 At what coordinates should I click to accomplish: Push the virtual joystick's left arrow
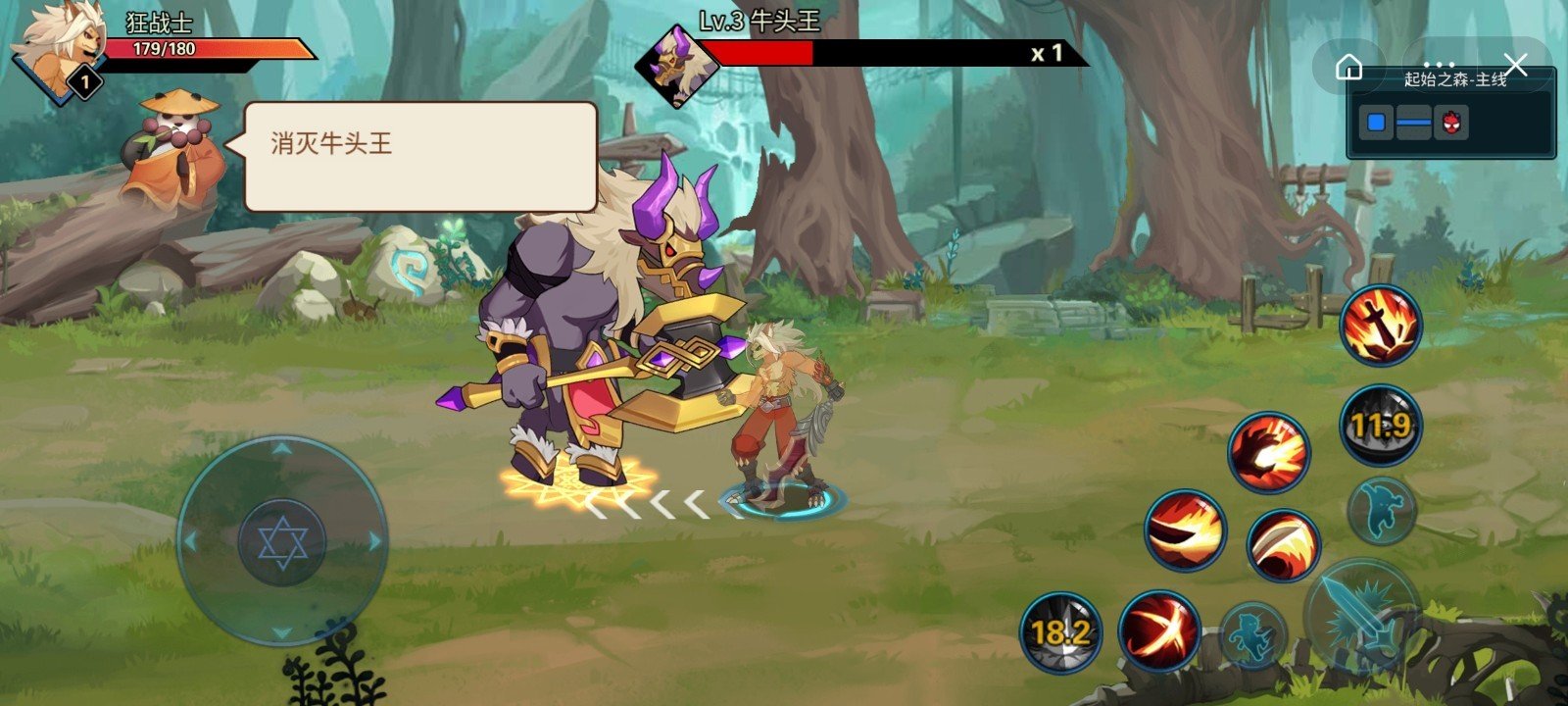[191, 540]
